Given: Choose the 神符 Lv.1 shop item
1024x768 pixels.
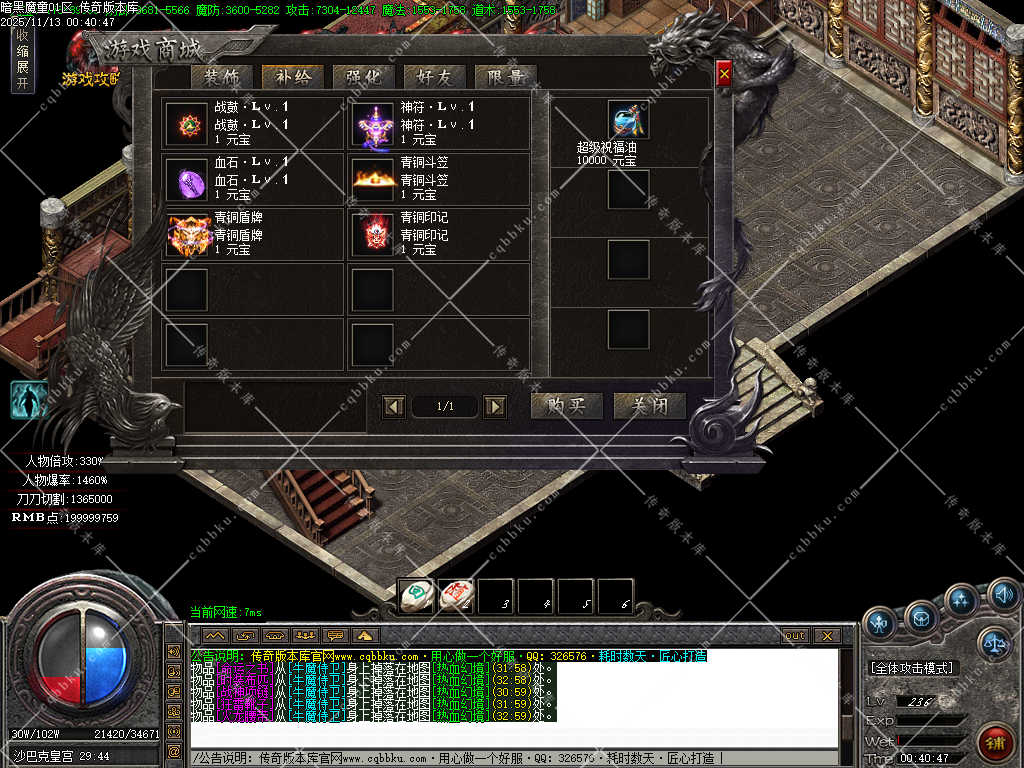Looking at the screenshot, I should point(373,124).
